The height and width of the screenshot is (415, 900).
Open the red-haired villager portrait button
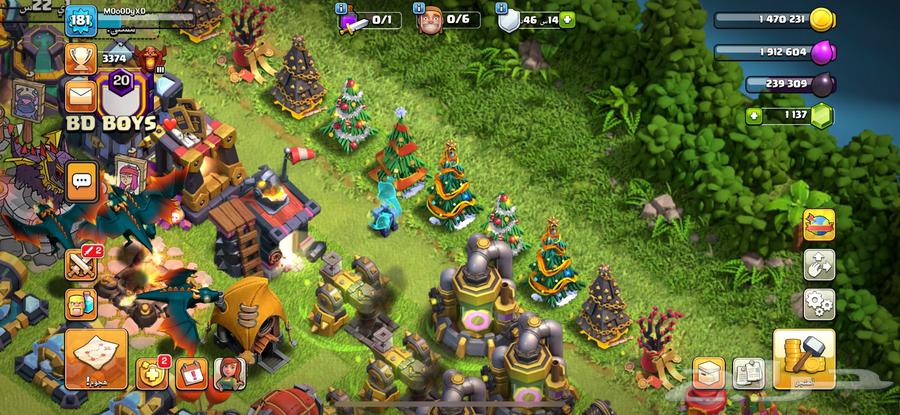point(231,373)
